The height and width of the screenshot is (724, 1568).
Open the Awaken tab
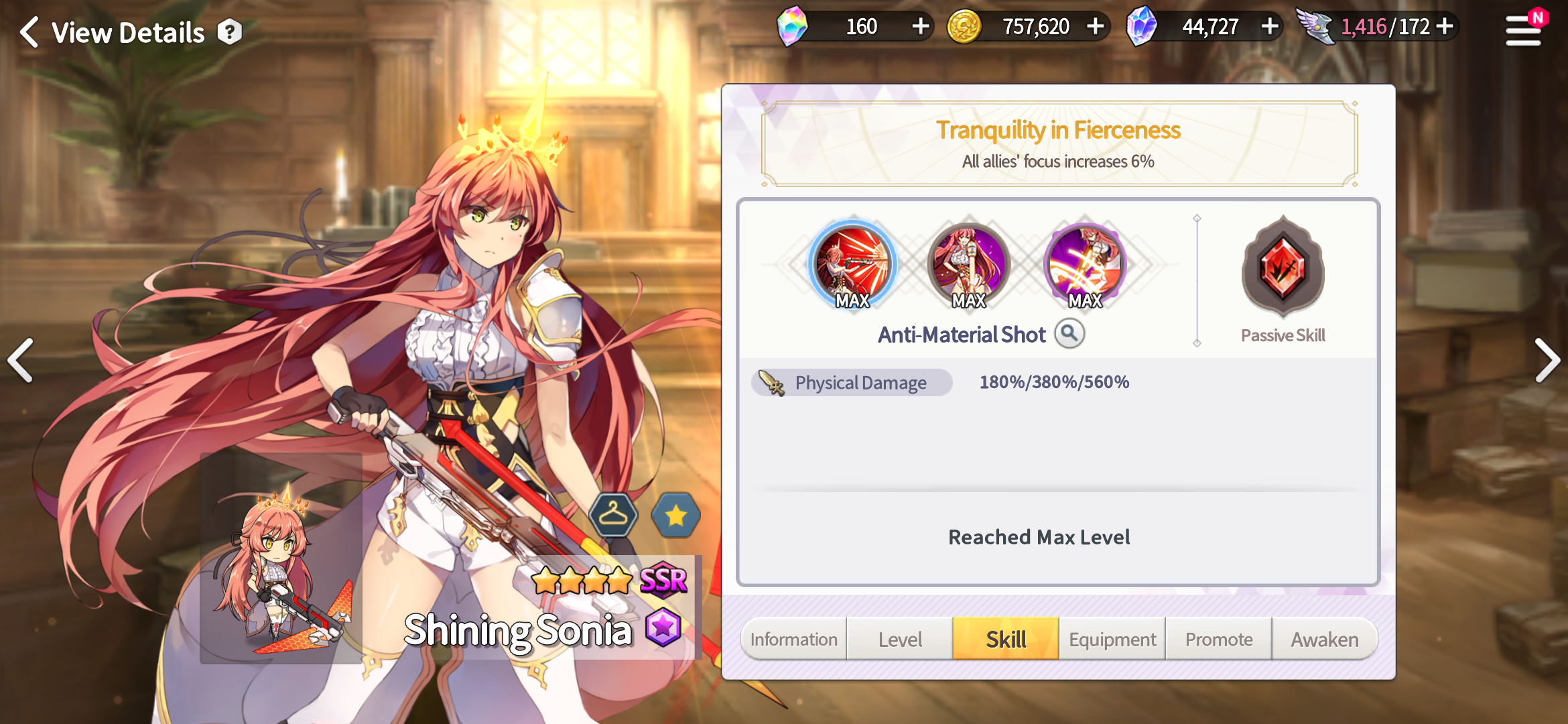(x=1325, y=639)
